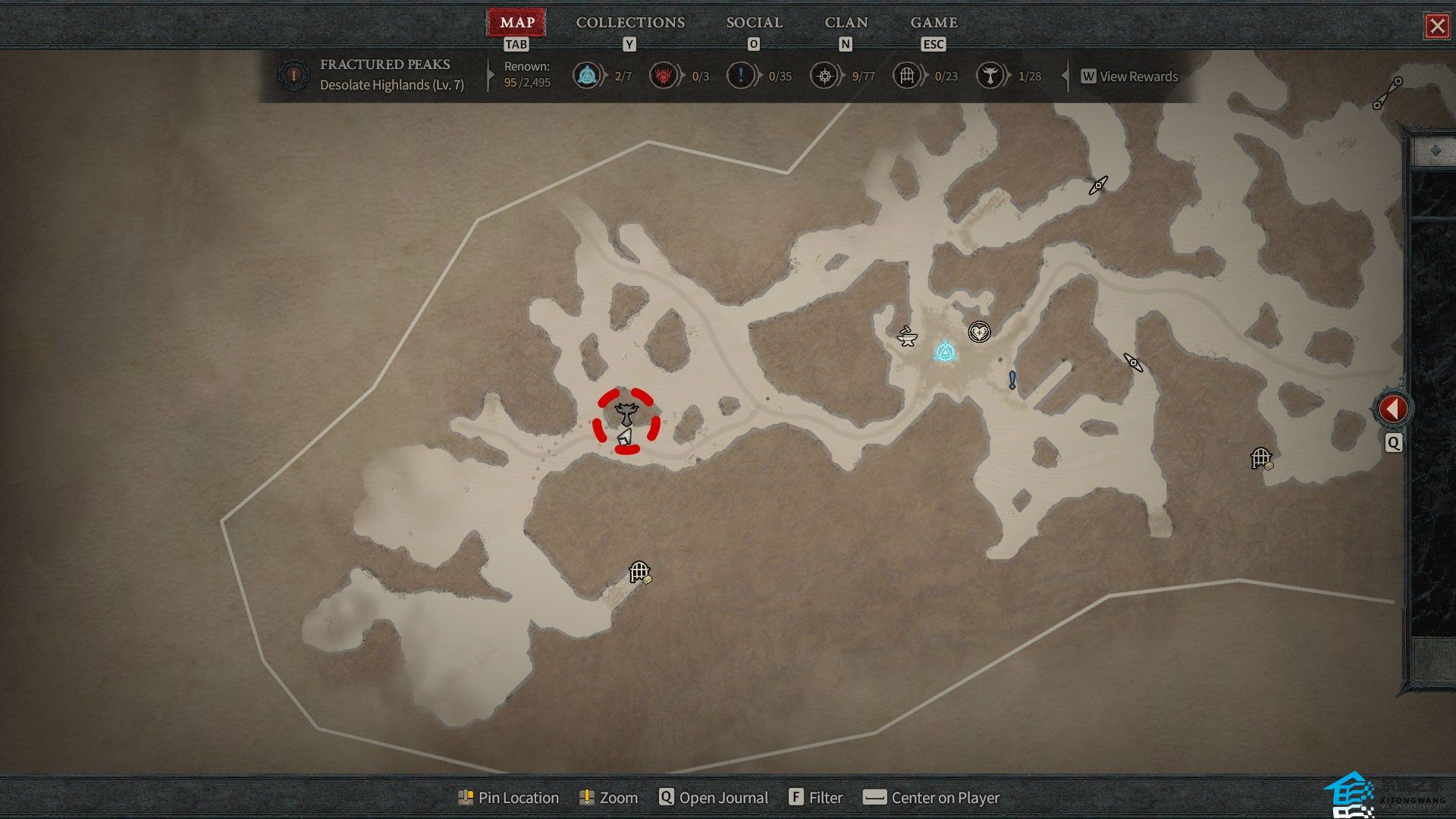This screenshot has width=1456, height=819.
Task: Click the blacksmith anvil map marker
Action: pyautogui.click(x=907, y=335)
